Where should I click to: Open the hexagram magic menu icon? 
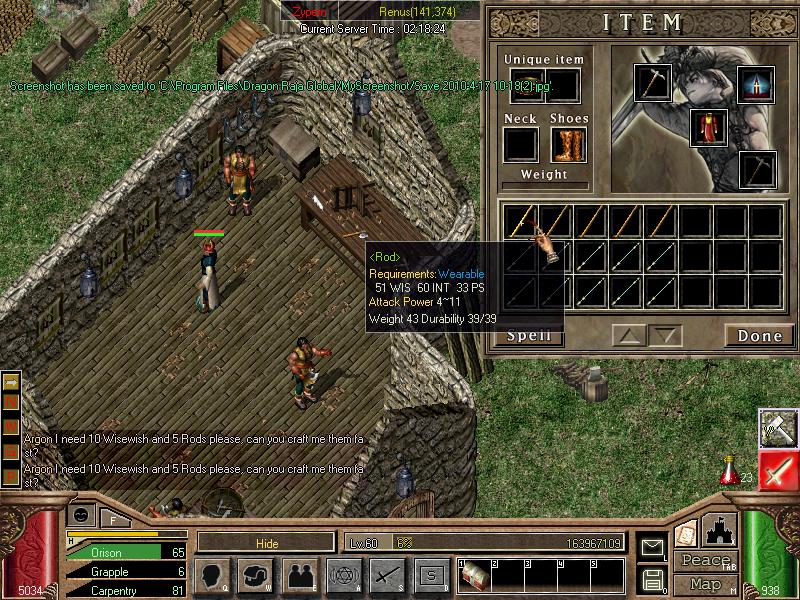point(342,575)
